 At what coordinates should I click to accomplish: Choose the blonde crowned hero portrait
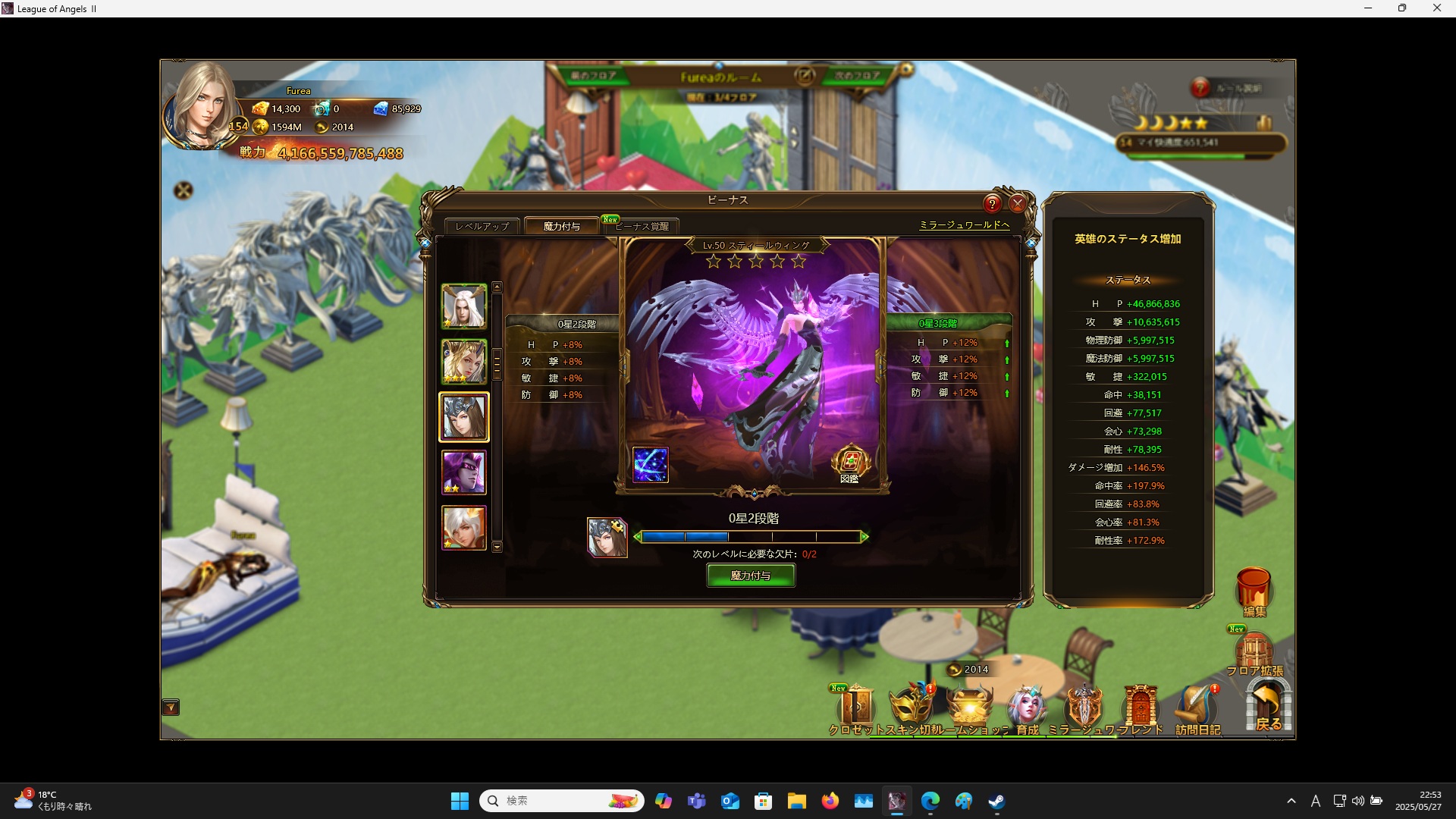[x=464, y=362]
